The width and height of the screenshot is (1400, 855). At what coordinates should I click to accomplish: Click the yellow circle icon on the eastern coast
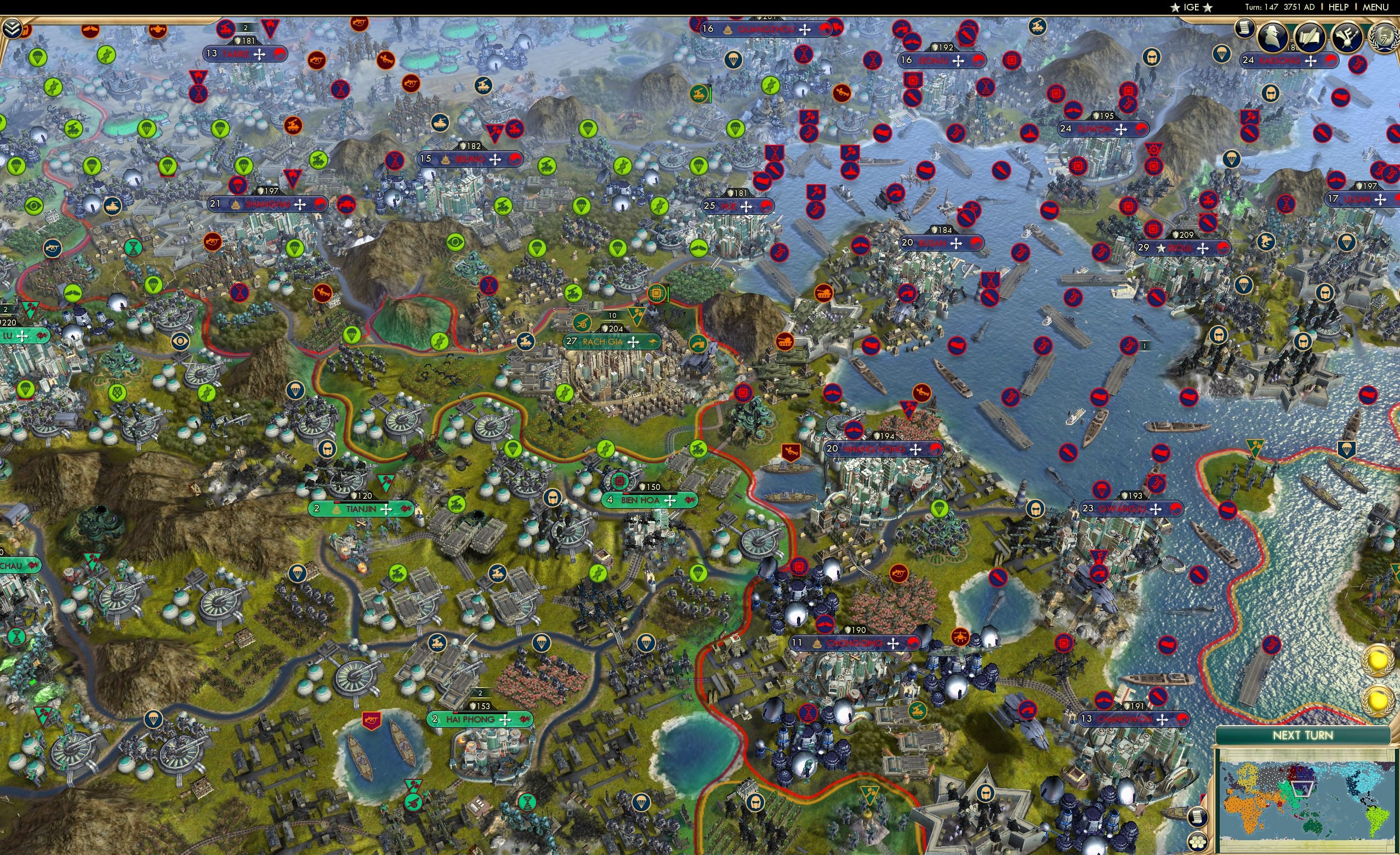tap(1377, 661)
